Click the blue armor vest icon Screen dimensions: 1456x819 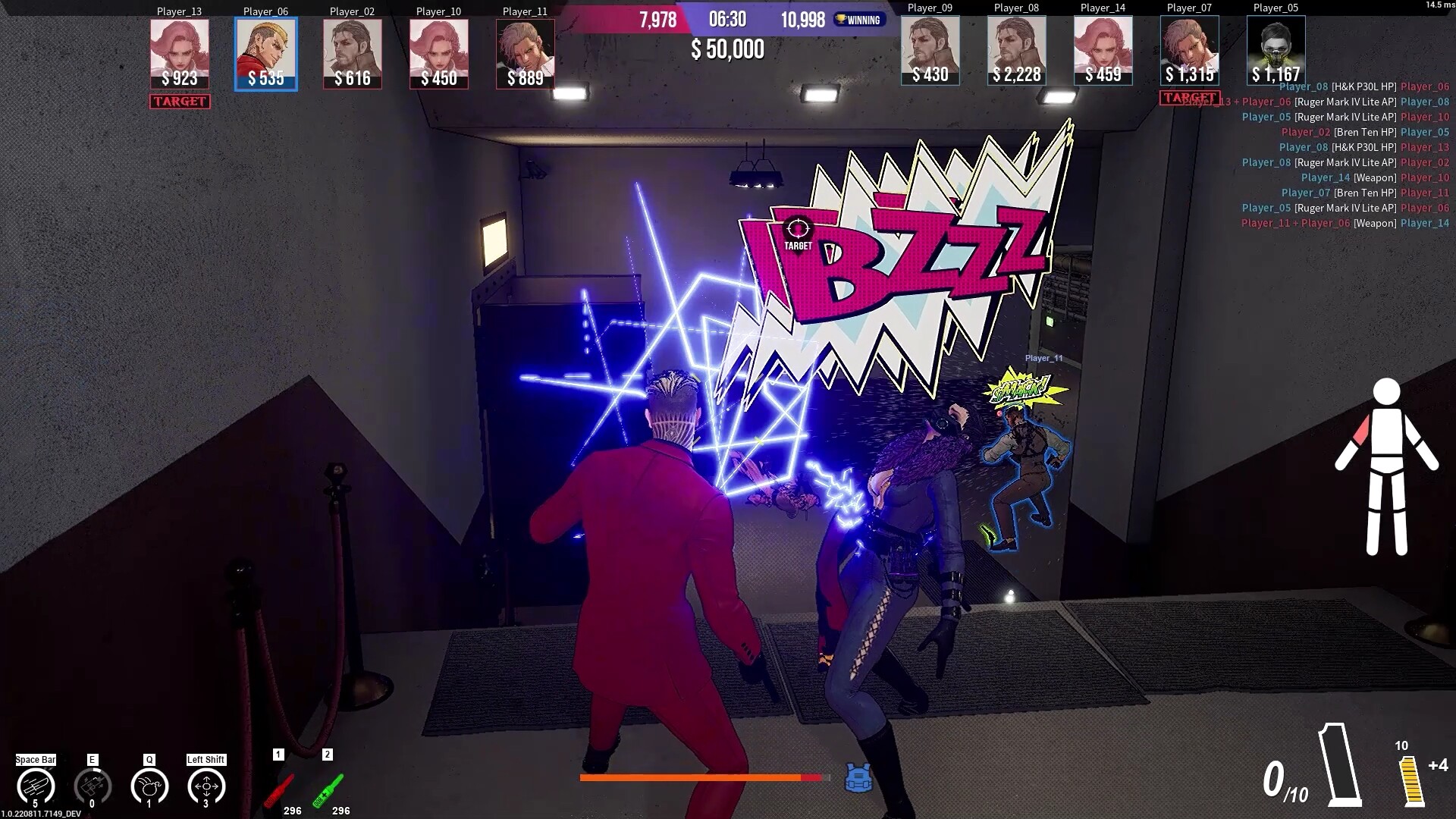[858, 777]
